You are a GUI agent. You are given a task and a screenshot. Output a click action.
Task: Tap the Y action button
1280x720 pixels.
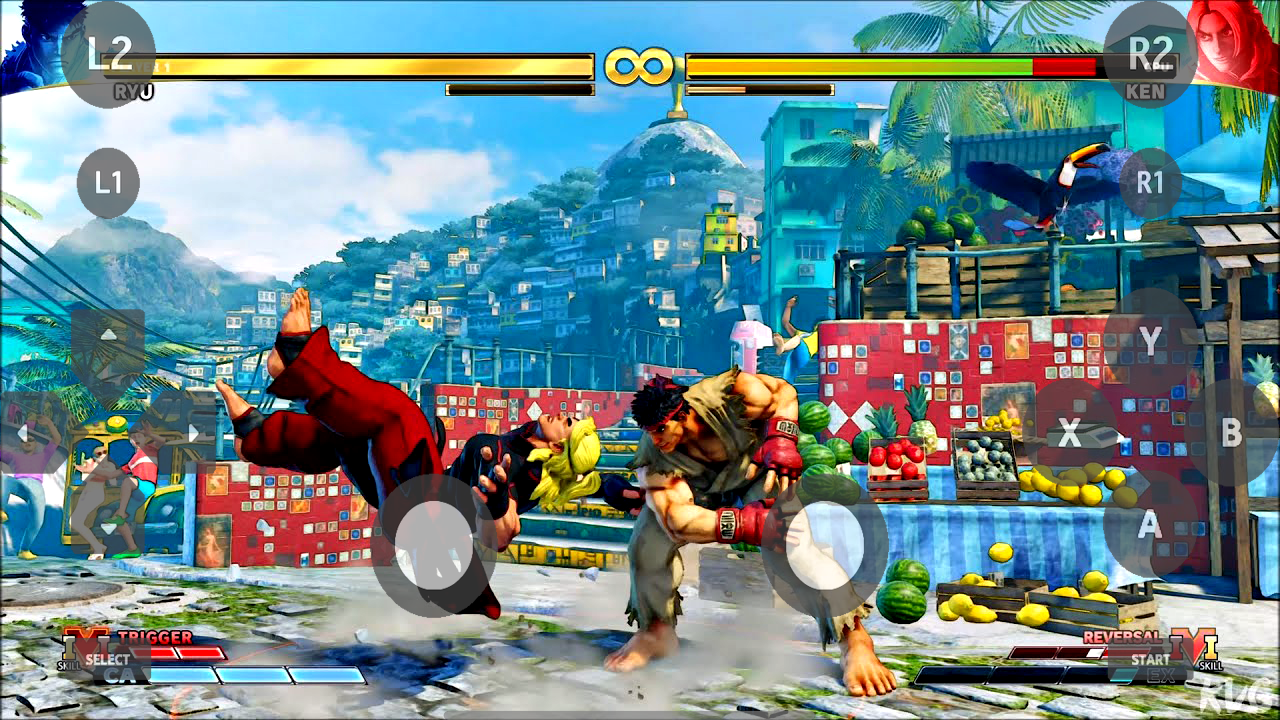click(x=1152, y=340)
